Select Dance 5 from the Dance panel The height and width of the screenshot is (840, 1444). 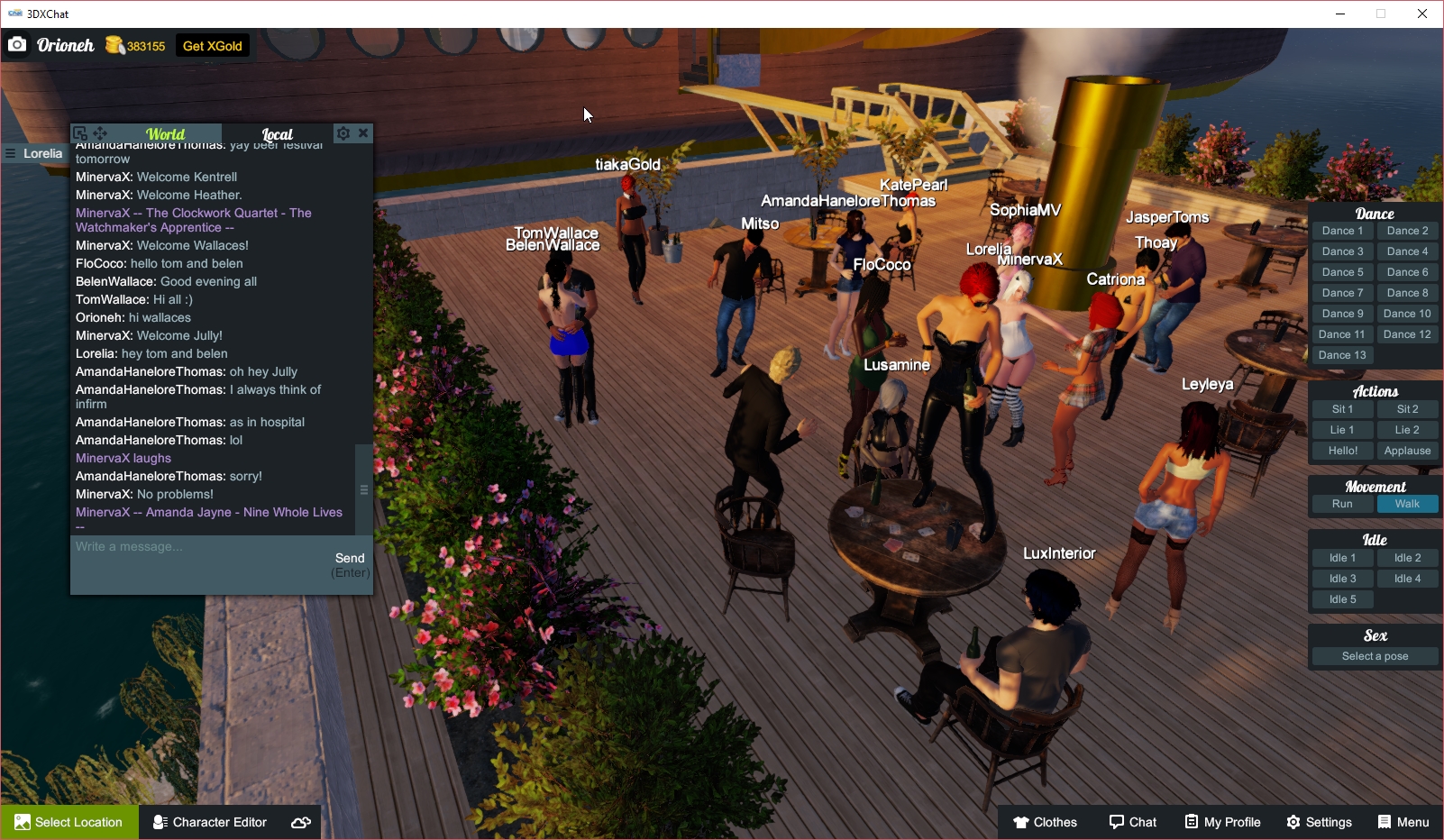1342,271
